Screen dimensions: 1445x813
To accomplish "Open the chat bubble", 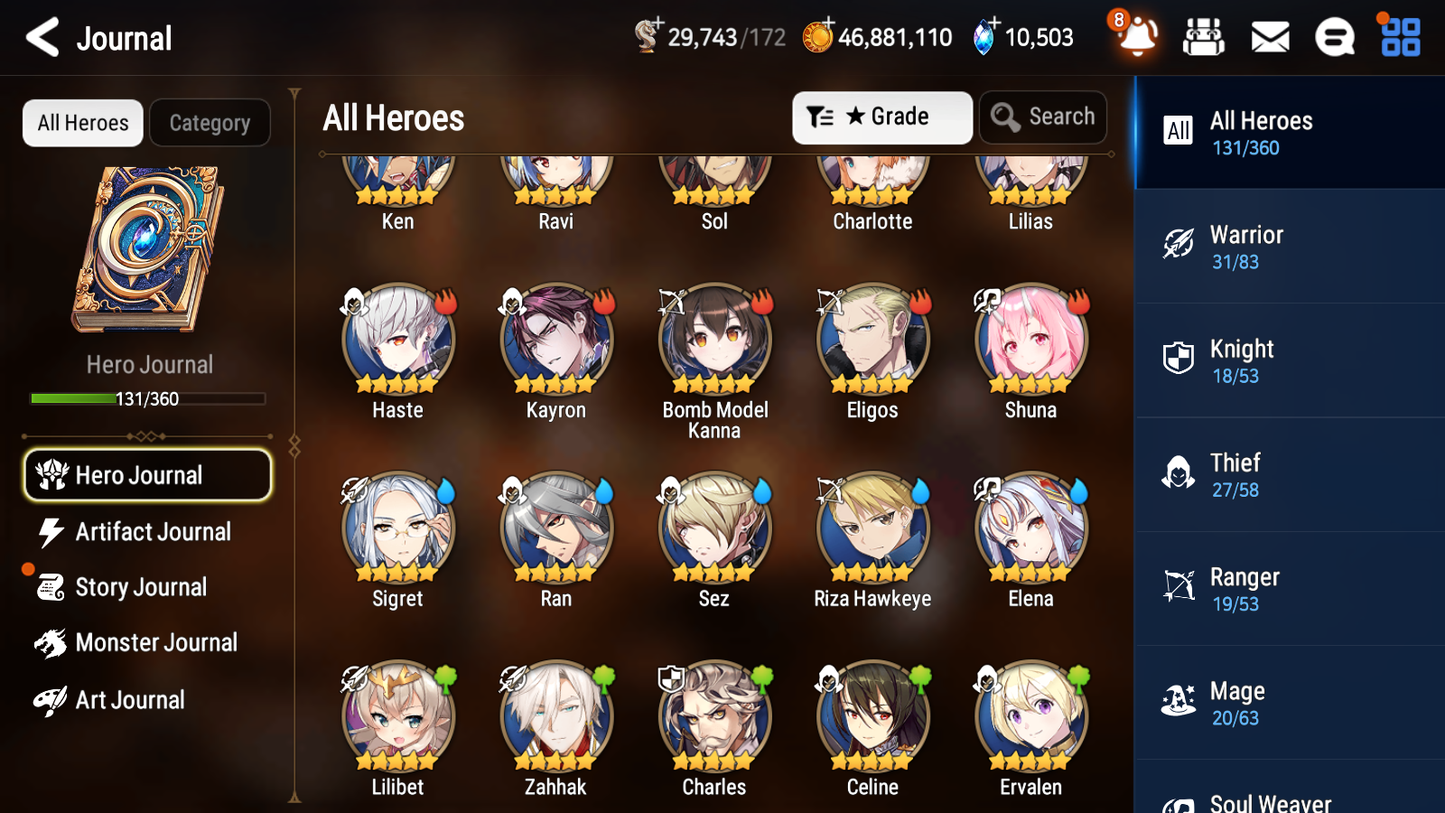I will [1334, 36].
